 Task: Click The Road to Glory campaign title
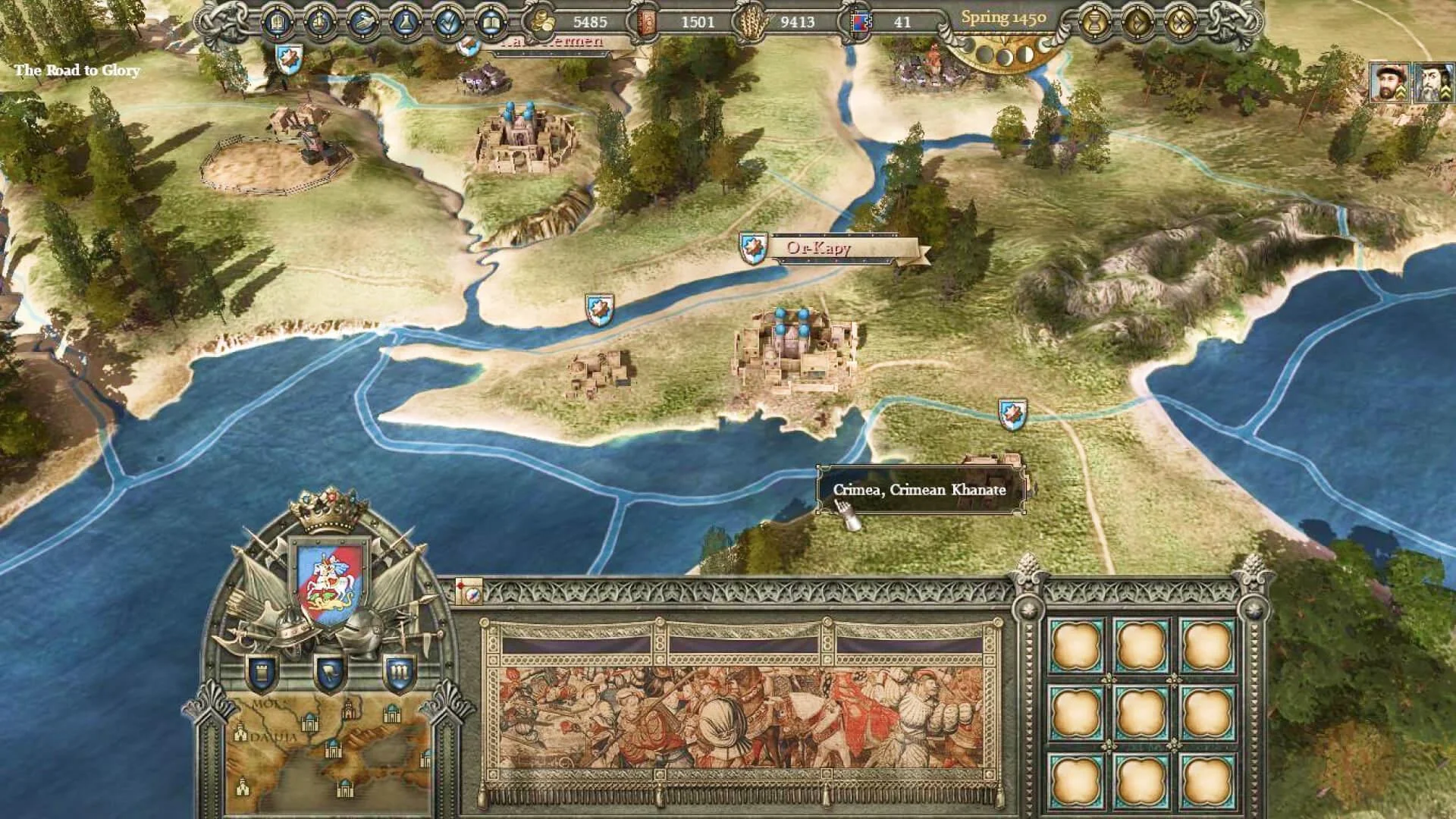(77, 72)
